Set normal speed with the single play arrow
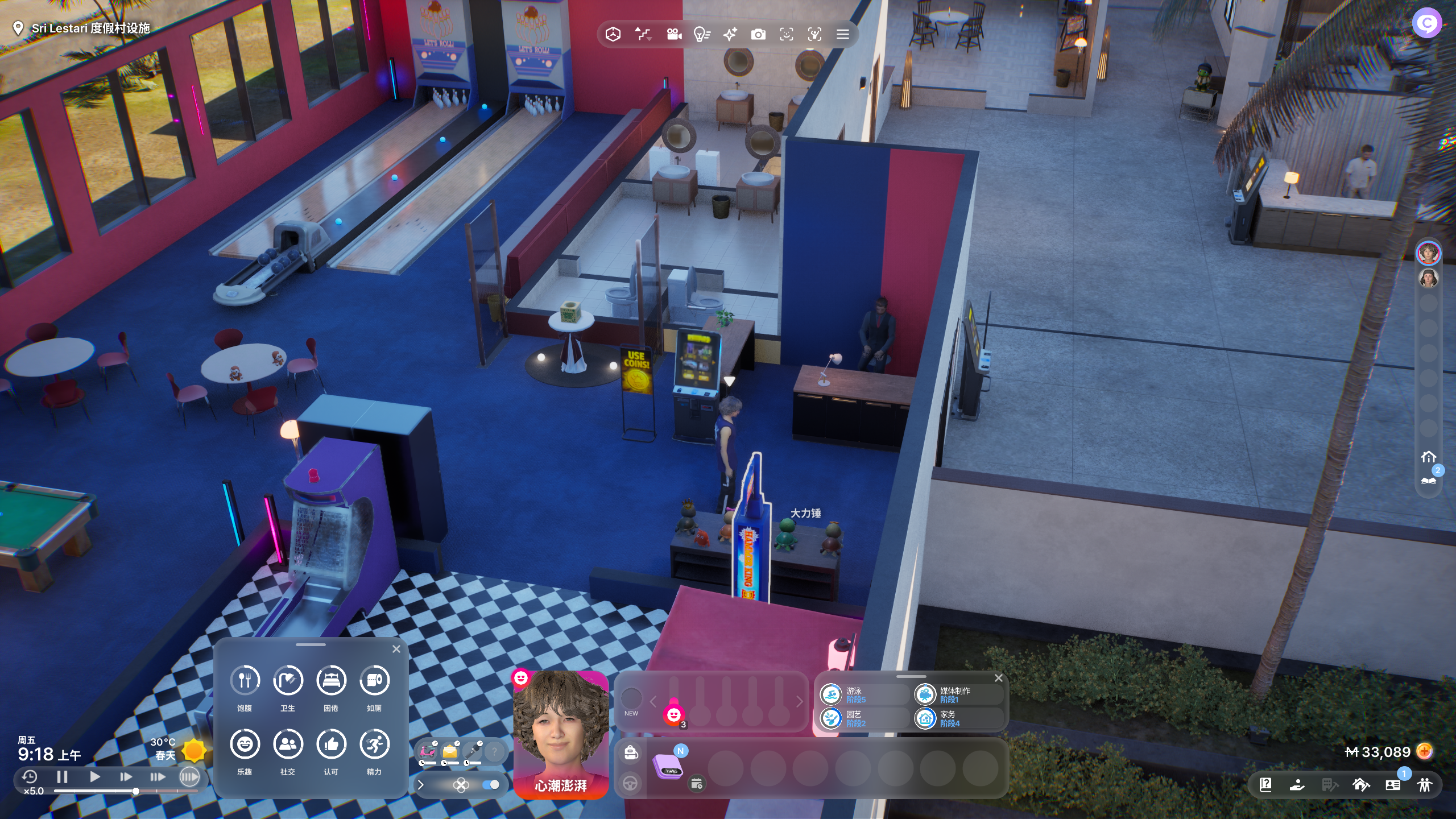 pyautogui.click(x=95, y=777)
